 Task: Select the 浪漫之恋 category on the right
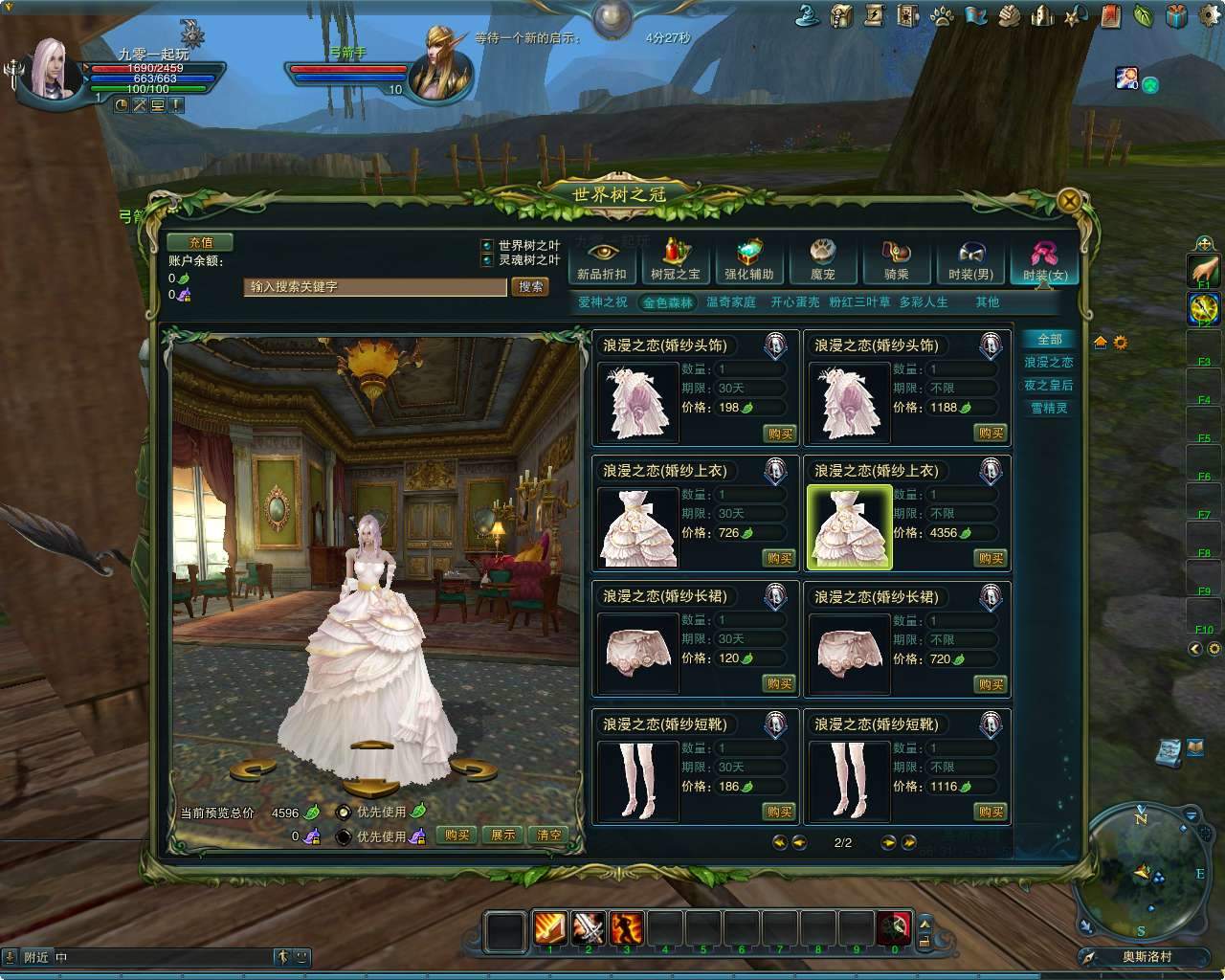(1050, 363)
